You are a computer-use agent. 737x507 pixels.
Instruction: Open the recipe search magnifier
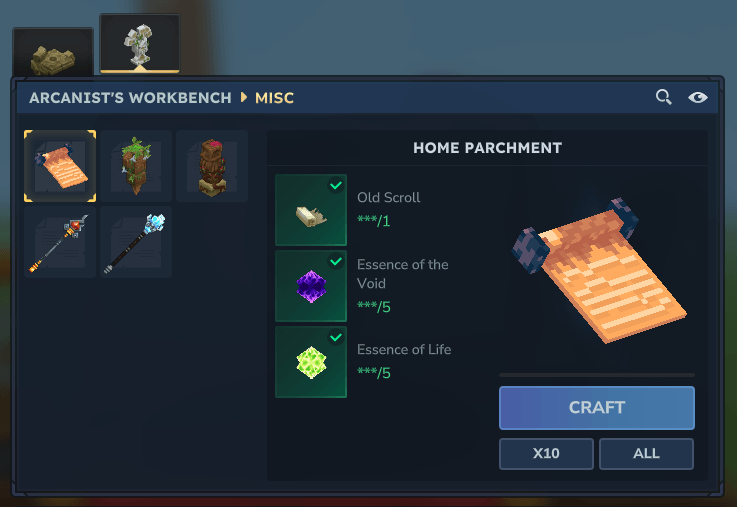click(x=663, y=97)
